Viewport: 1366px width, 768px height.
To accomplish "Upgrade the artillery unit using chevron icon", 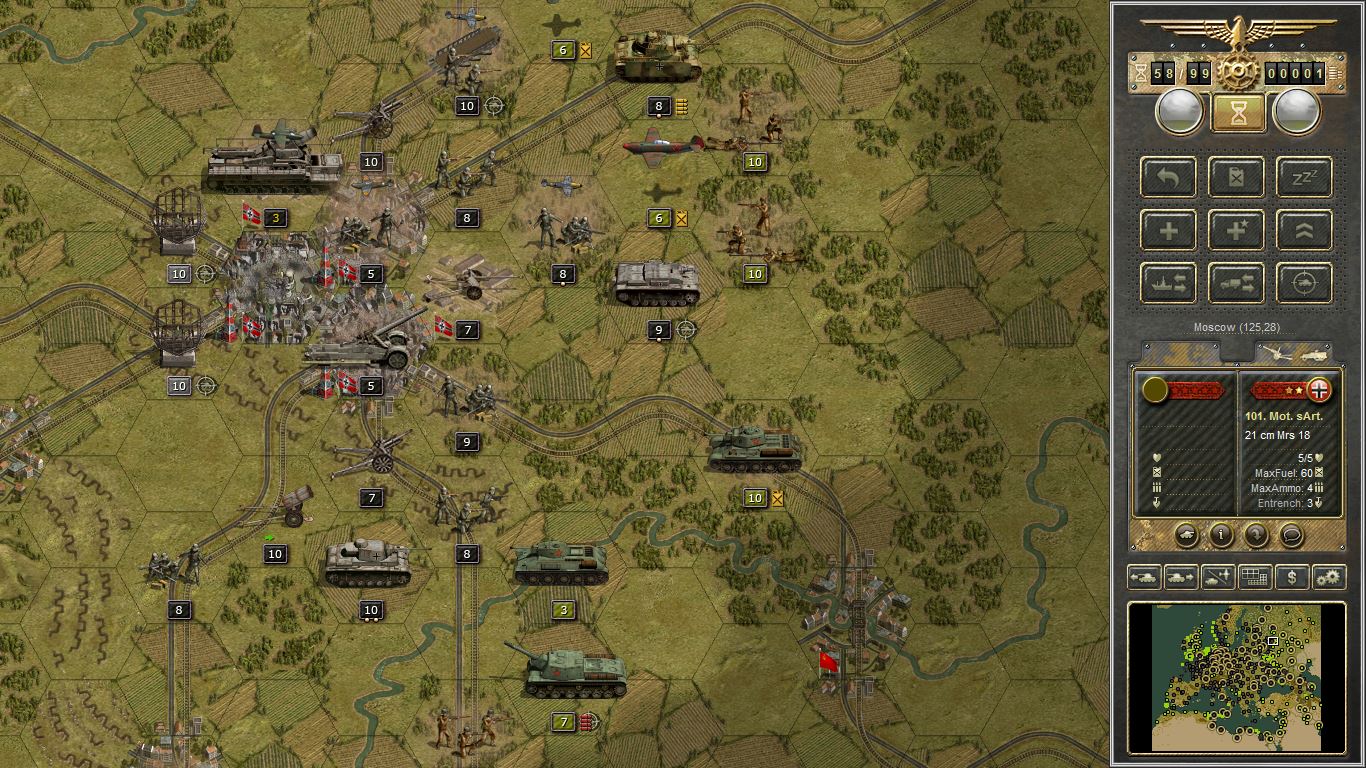I will 1303,230.
